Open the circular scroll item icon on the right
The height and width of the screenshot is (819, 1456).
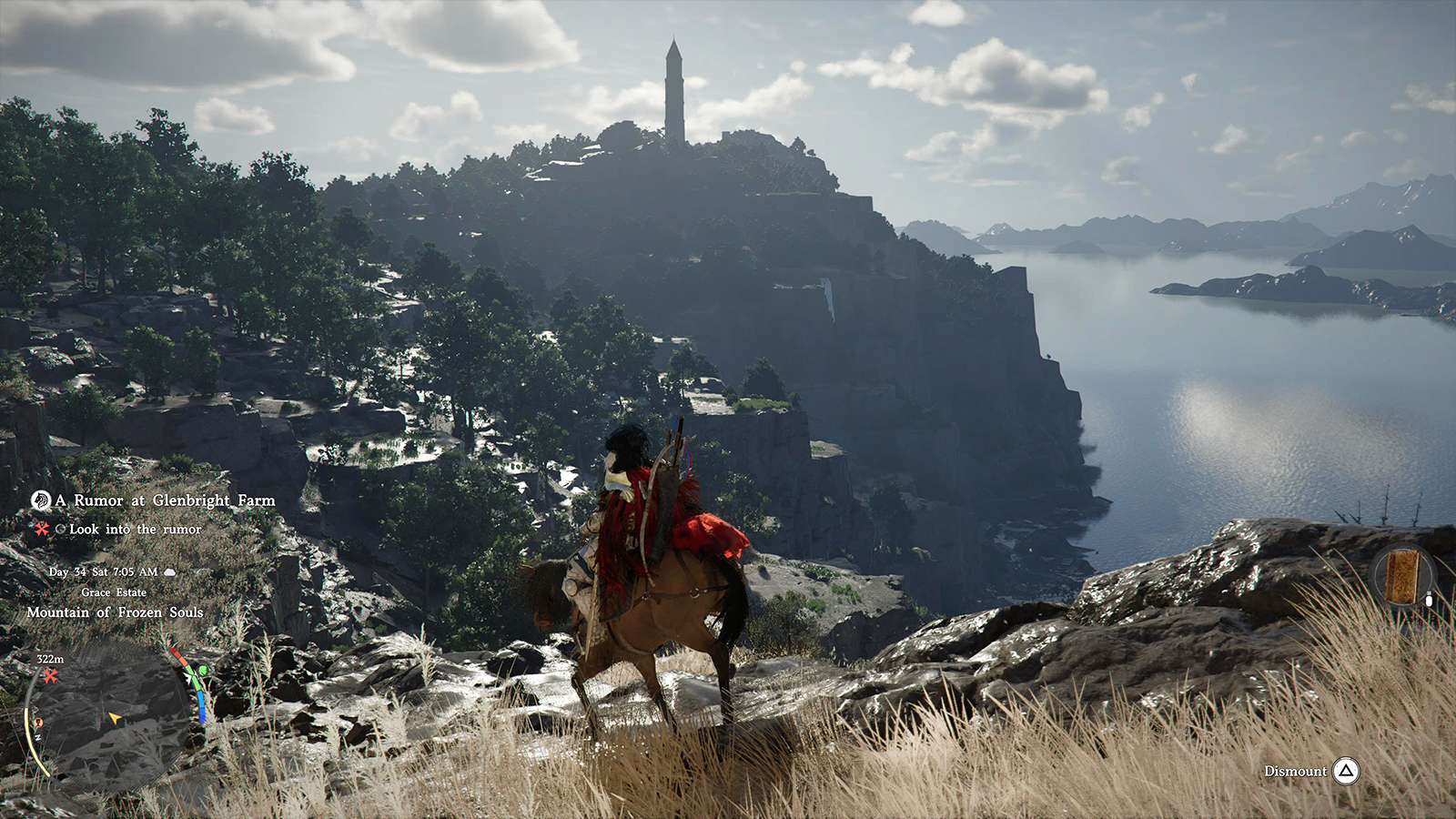1401,573
